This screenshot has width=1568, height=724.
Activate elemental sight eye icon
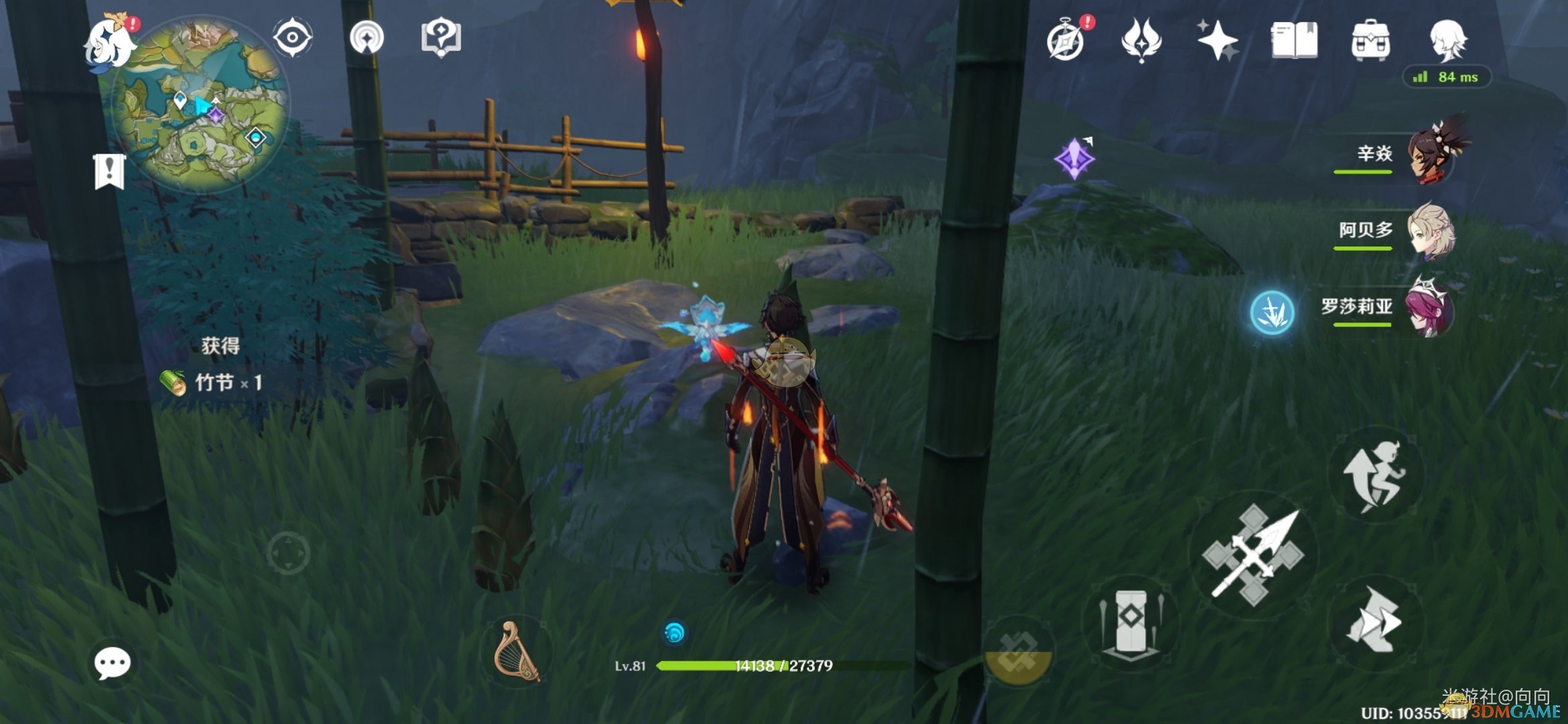(293, 37)
